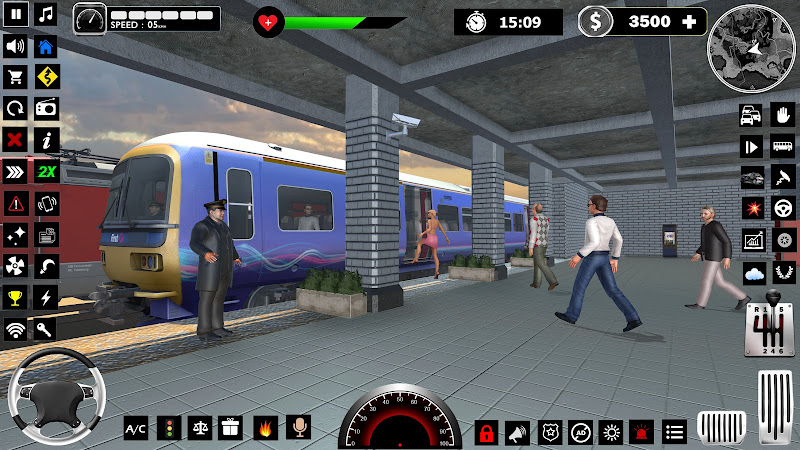
Task: Select the wrench repair icon
Action: [x=46, y=328]
